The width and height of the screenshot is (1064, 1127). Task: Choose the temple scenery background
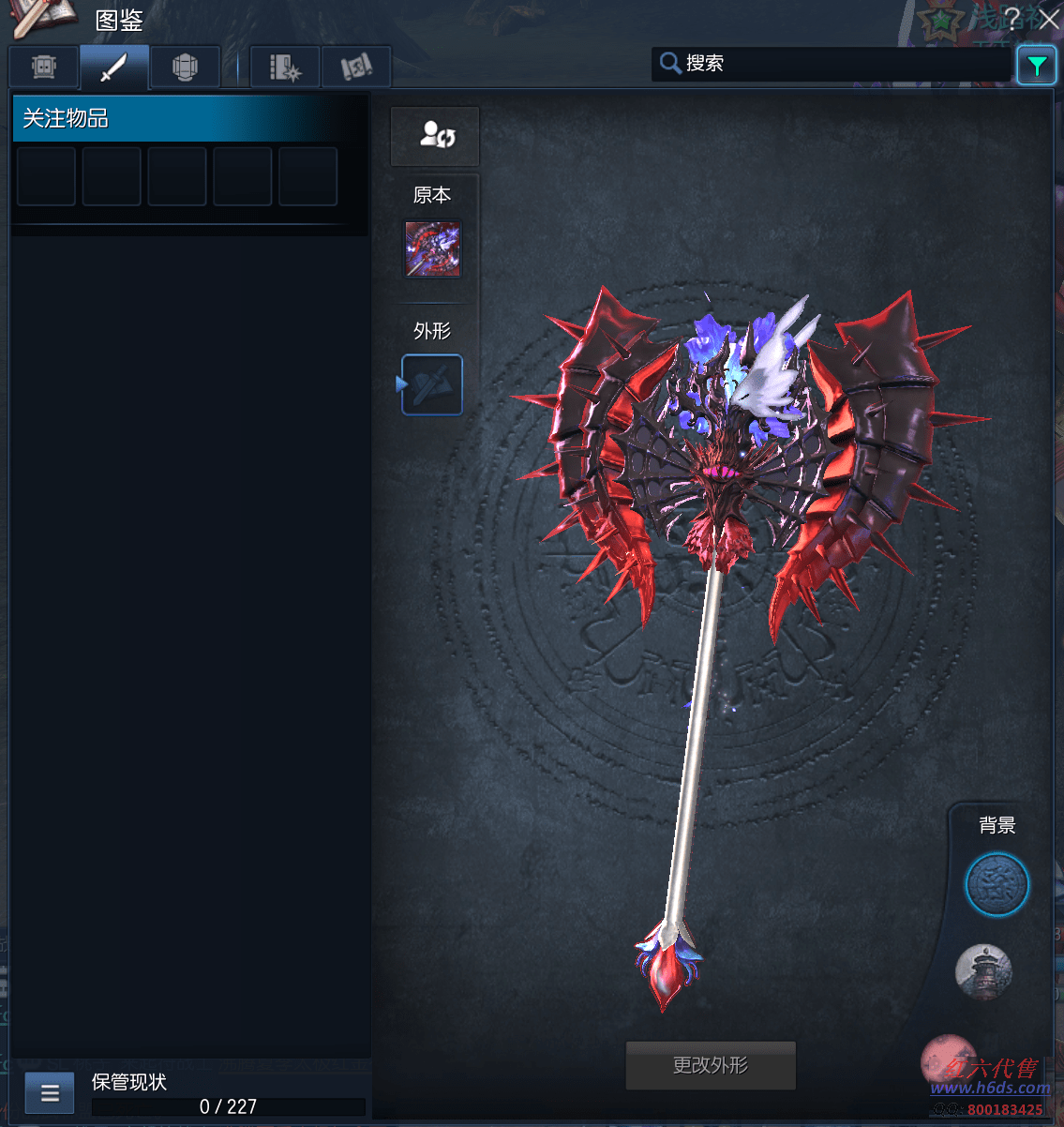point(983,971)
